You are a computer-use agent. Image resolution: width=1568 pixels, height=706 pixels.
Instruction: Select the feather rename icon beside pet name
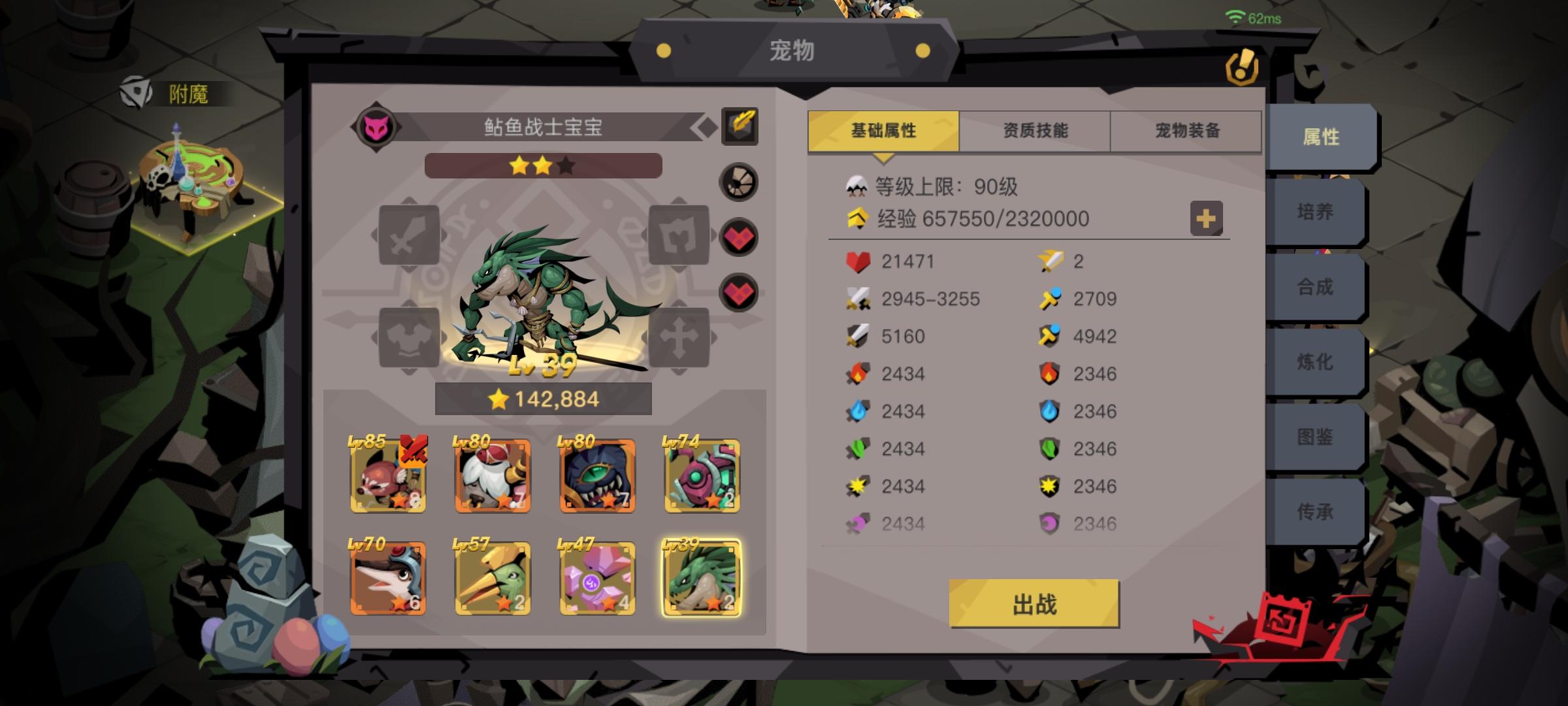click(739, 125)
